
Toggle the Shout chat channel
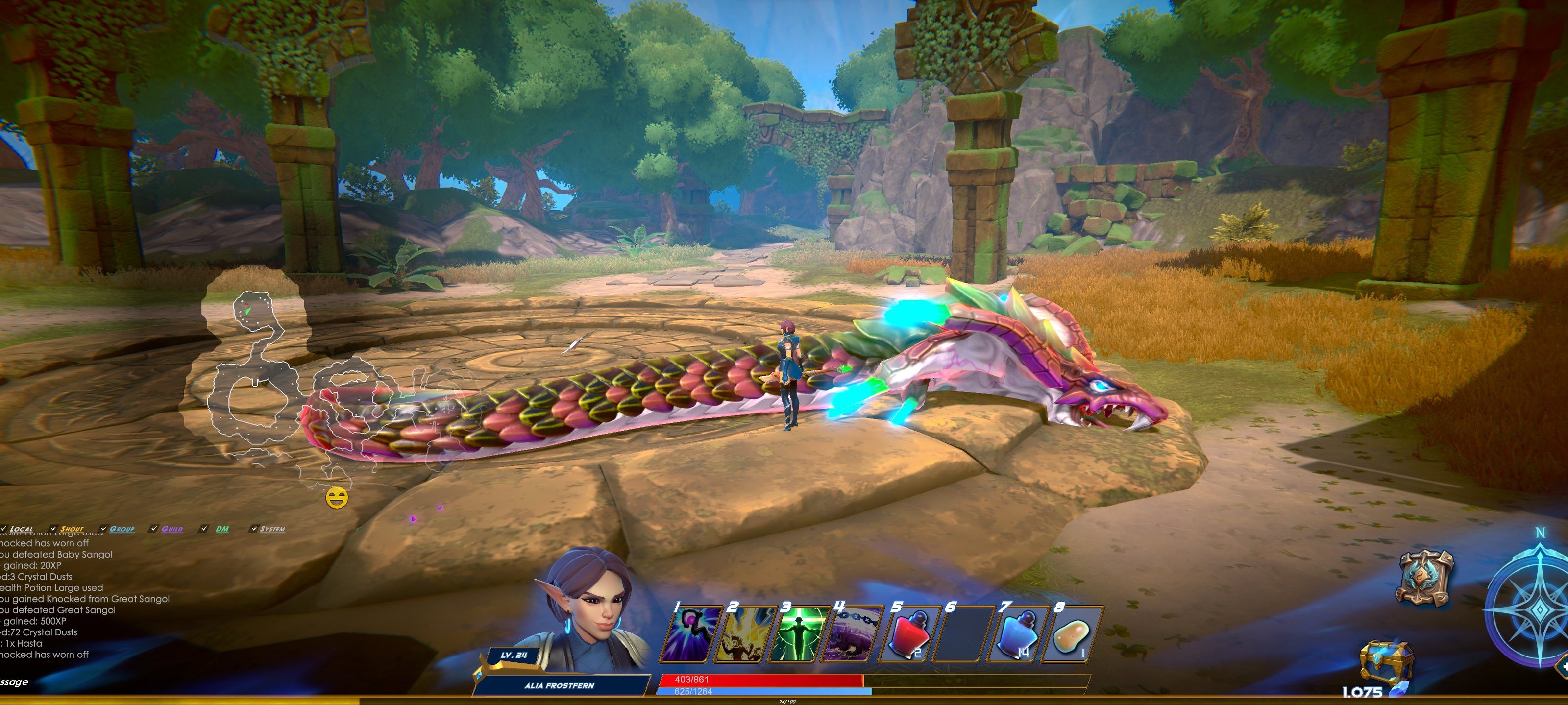[53, 529]
